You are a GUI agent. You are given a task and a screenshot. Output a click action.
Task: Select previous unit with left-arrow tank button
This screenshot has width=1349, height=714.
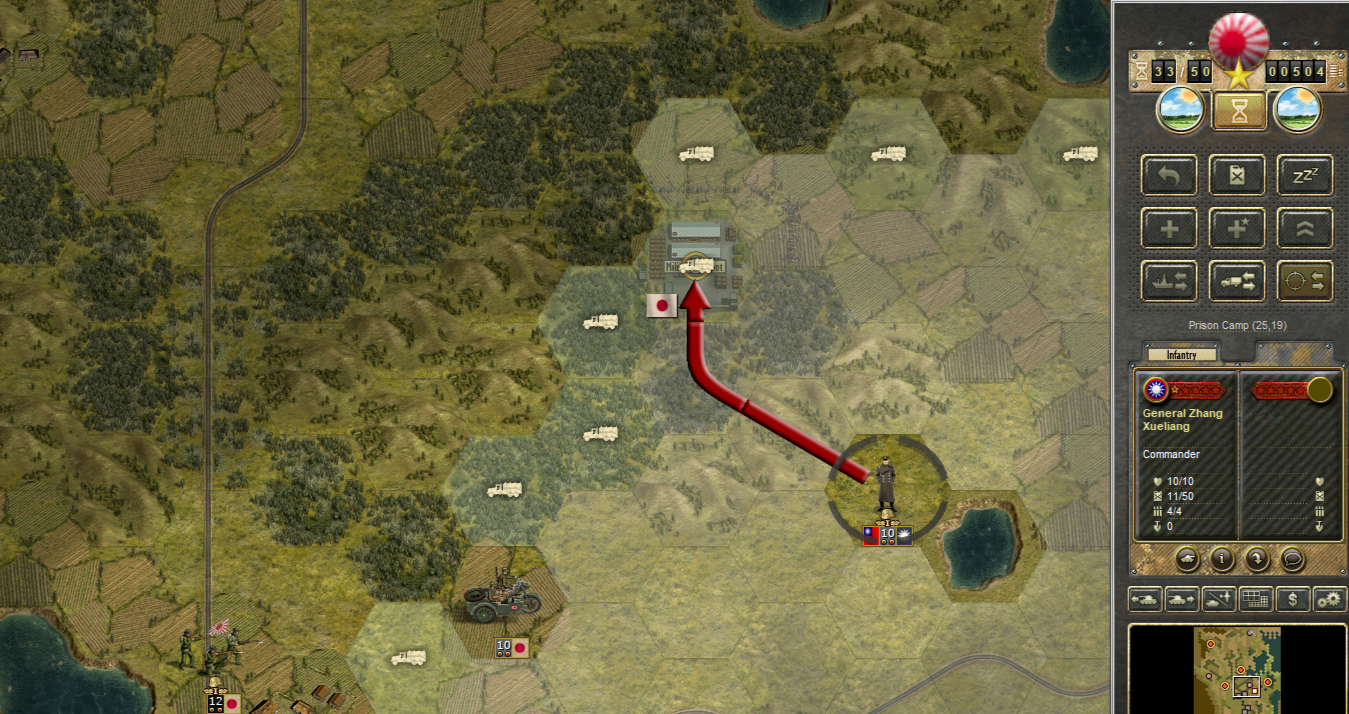(1145, 599)
